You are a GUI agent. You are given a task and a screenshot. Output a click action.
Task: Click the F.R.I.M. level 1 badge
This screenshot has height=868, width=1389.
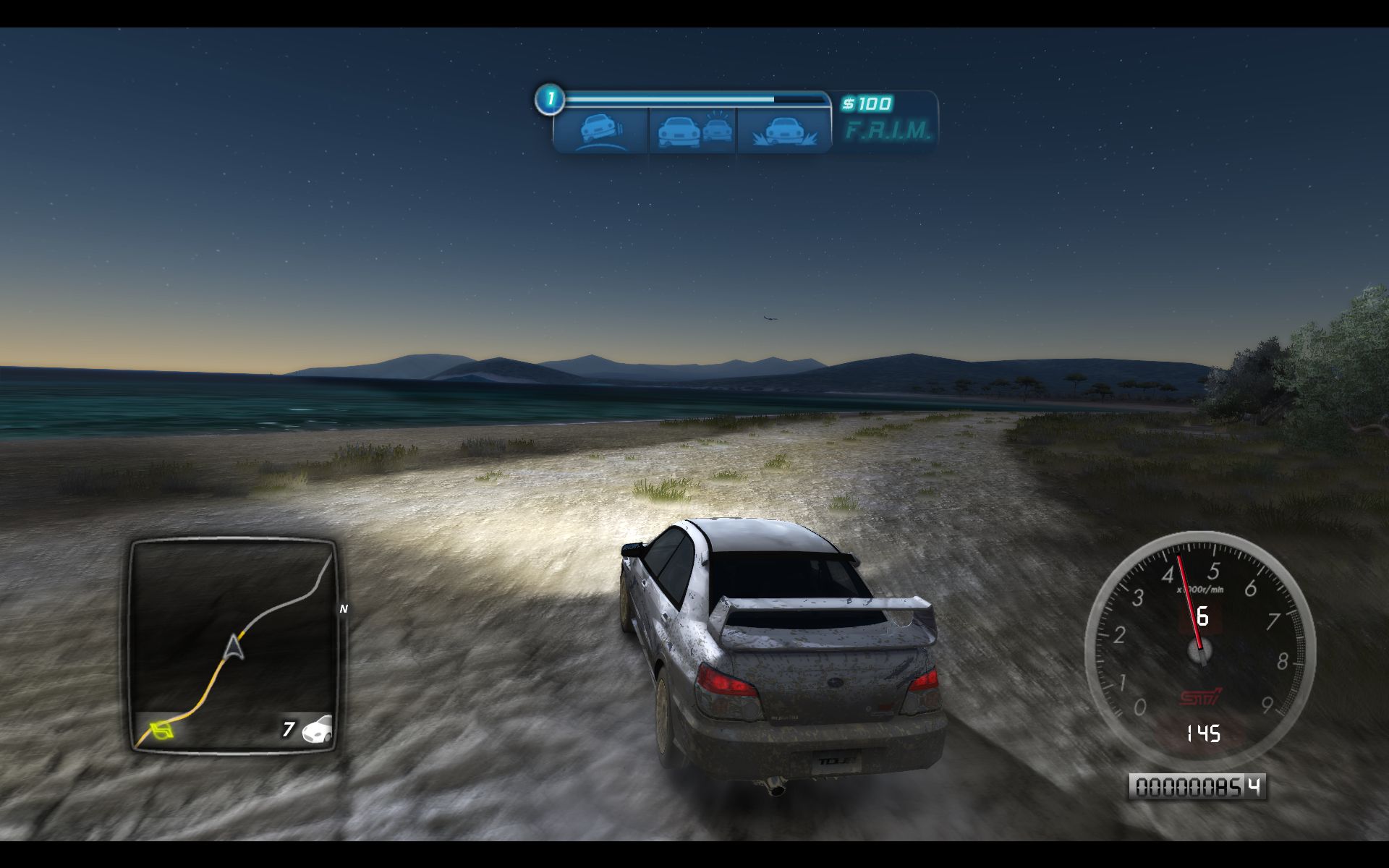click(x=549, y=99)
